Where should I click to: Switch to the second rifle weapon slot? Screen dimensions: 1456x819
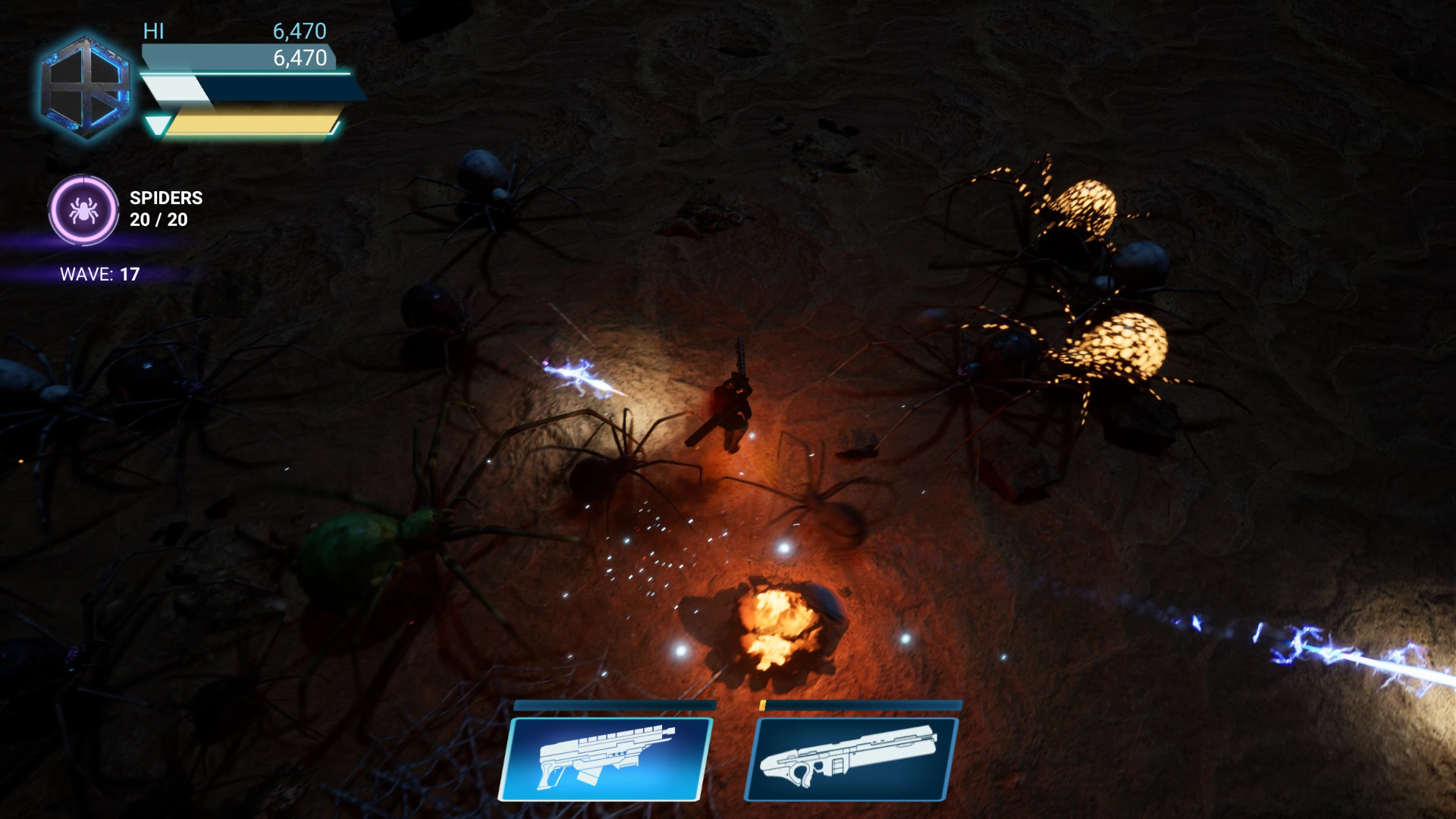[x=851, y=758]
